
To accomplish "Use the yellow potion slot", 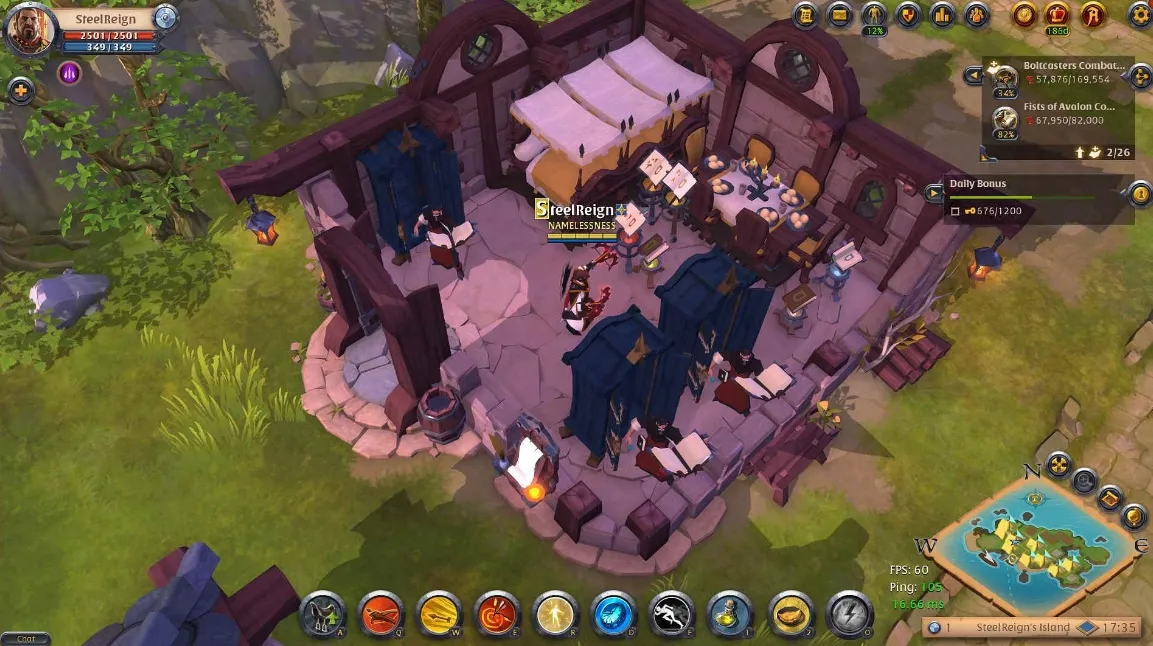I will (x=730, y=613).
